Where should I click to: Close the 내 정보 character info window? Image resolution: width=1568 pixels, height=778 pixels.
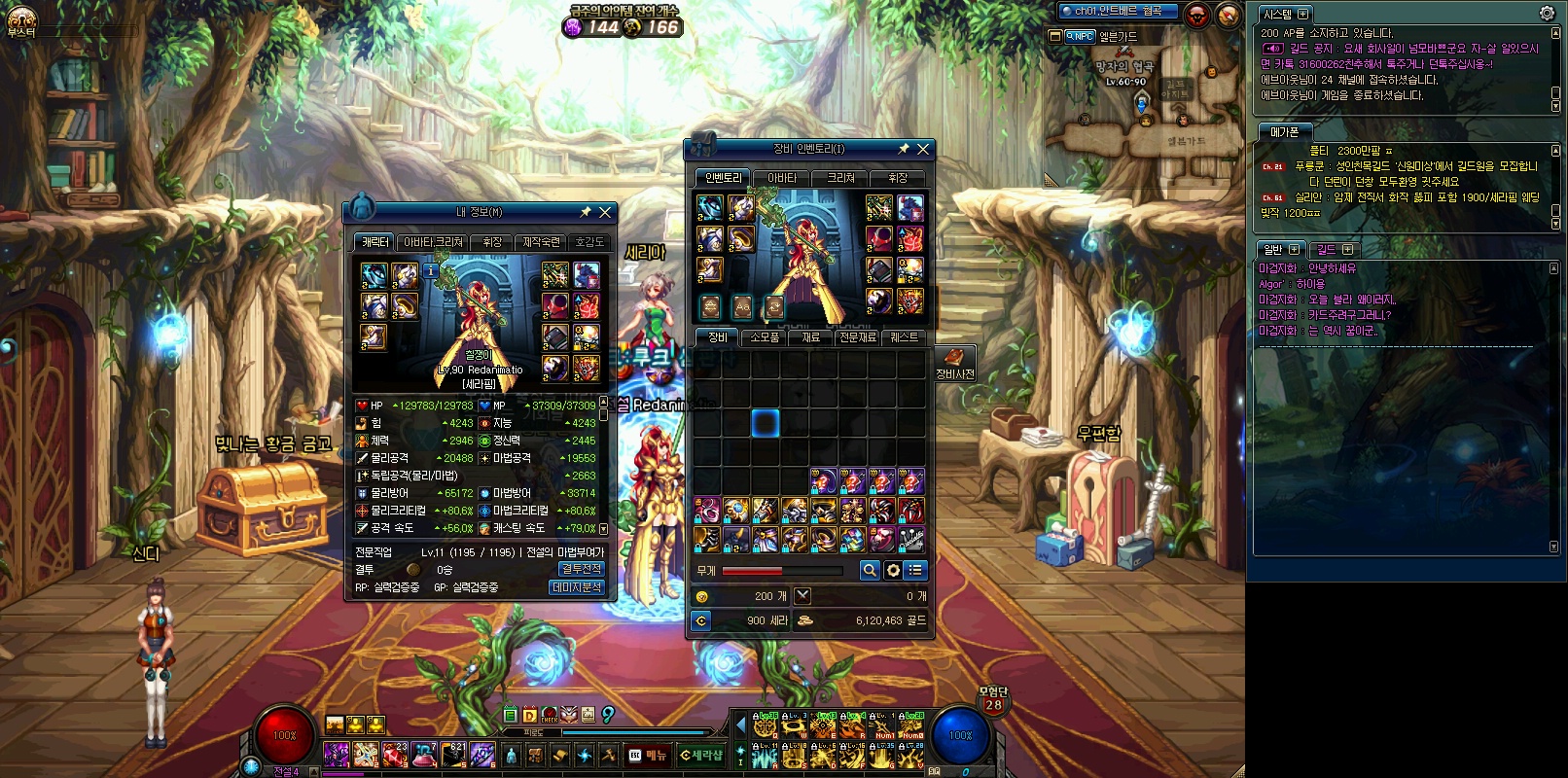click(605, 212)
